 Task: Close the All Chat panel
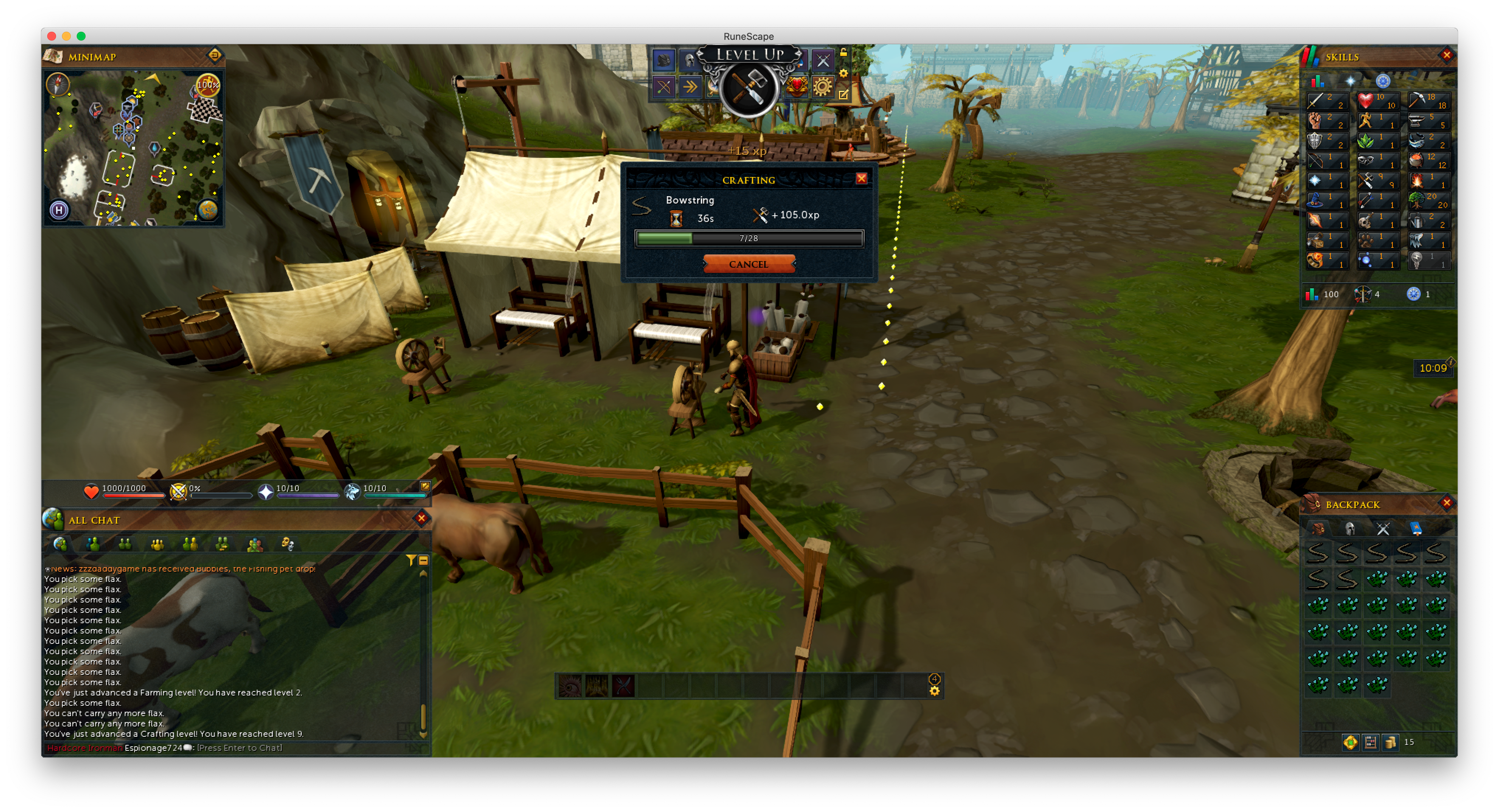pos(421,518)
